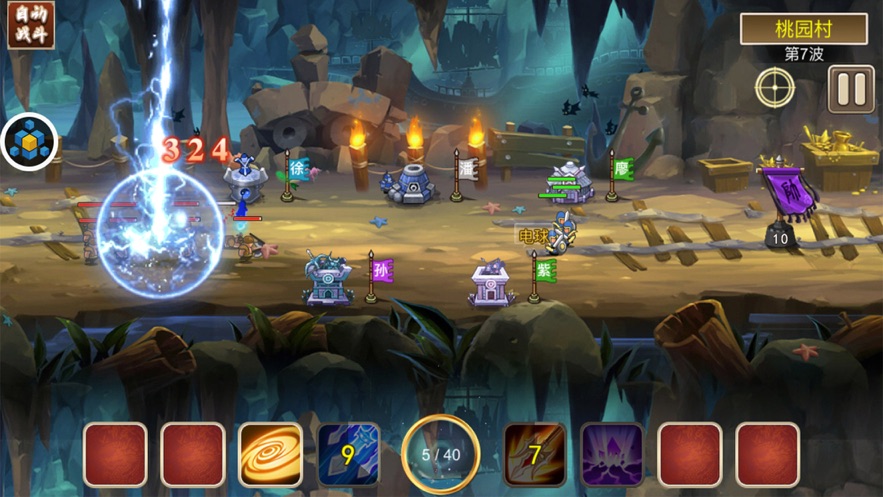Tap the golden ring 5/40 energy orb
883x497 pixels.
coord(441,455)
